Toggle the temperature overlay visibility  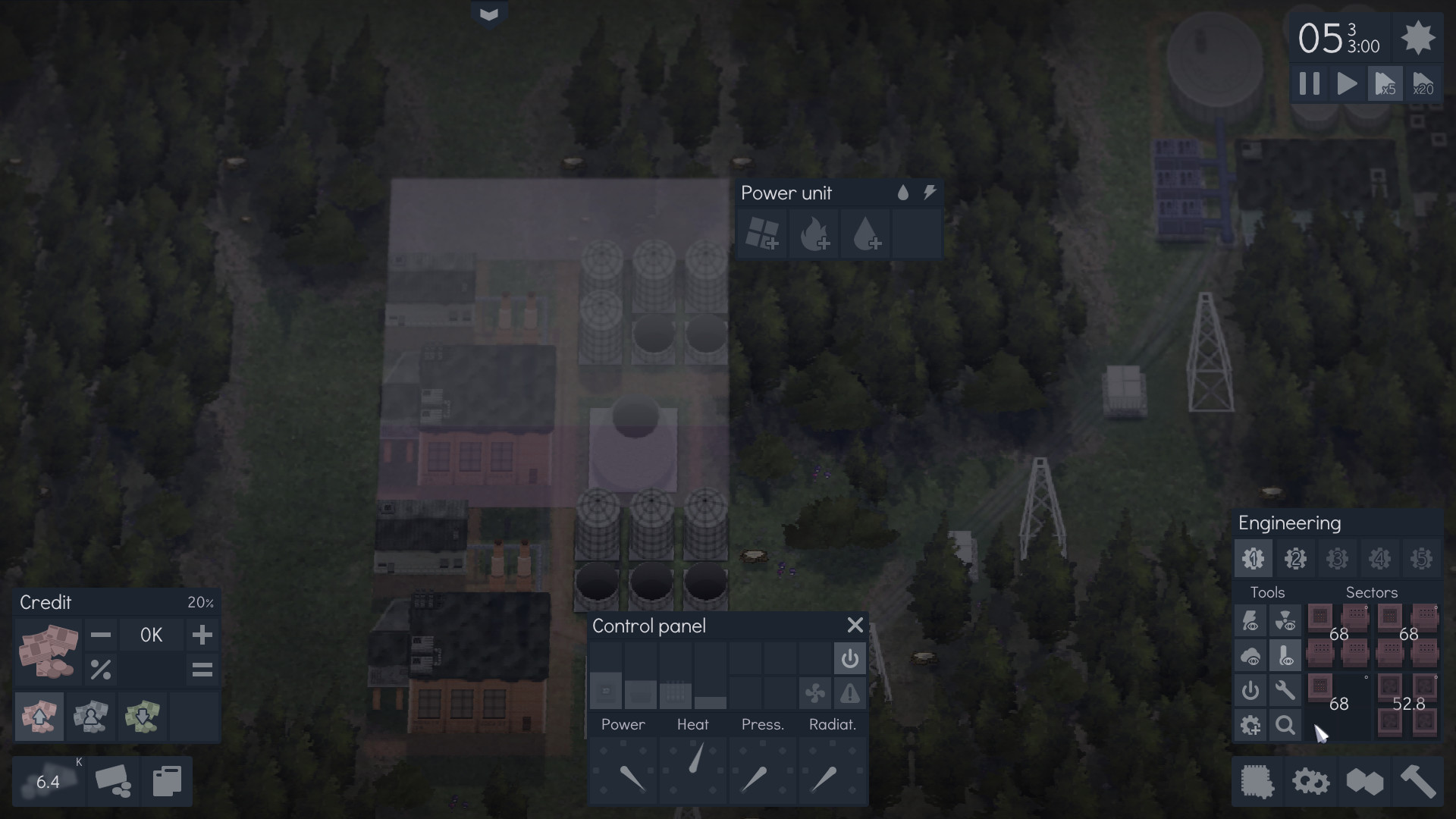point(1287,655)
